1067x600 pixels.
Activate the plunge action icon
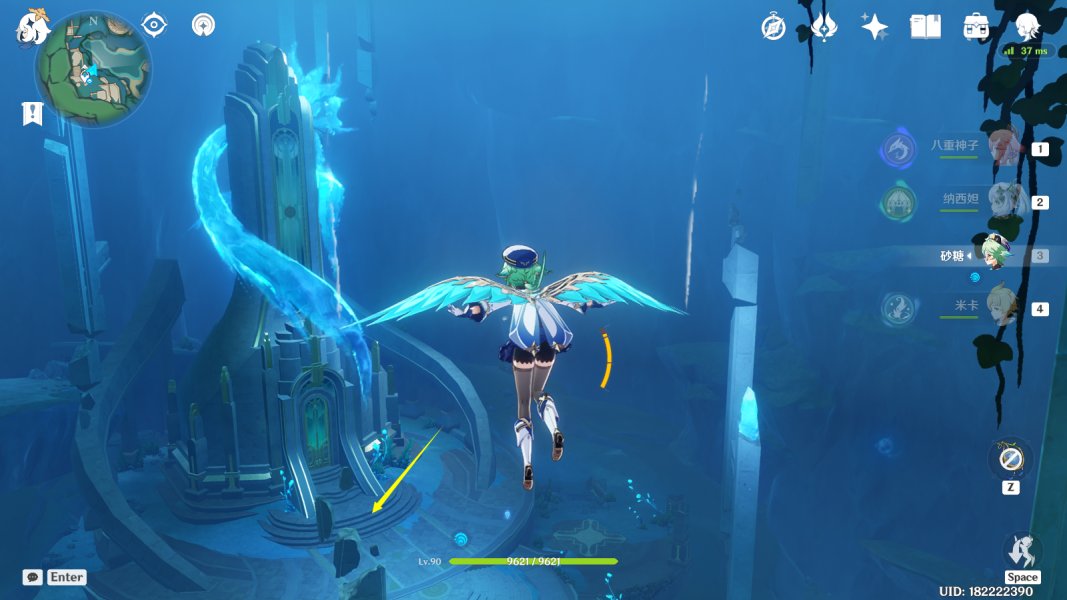1022,551
